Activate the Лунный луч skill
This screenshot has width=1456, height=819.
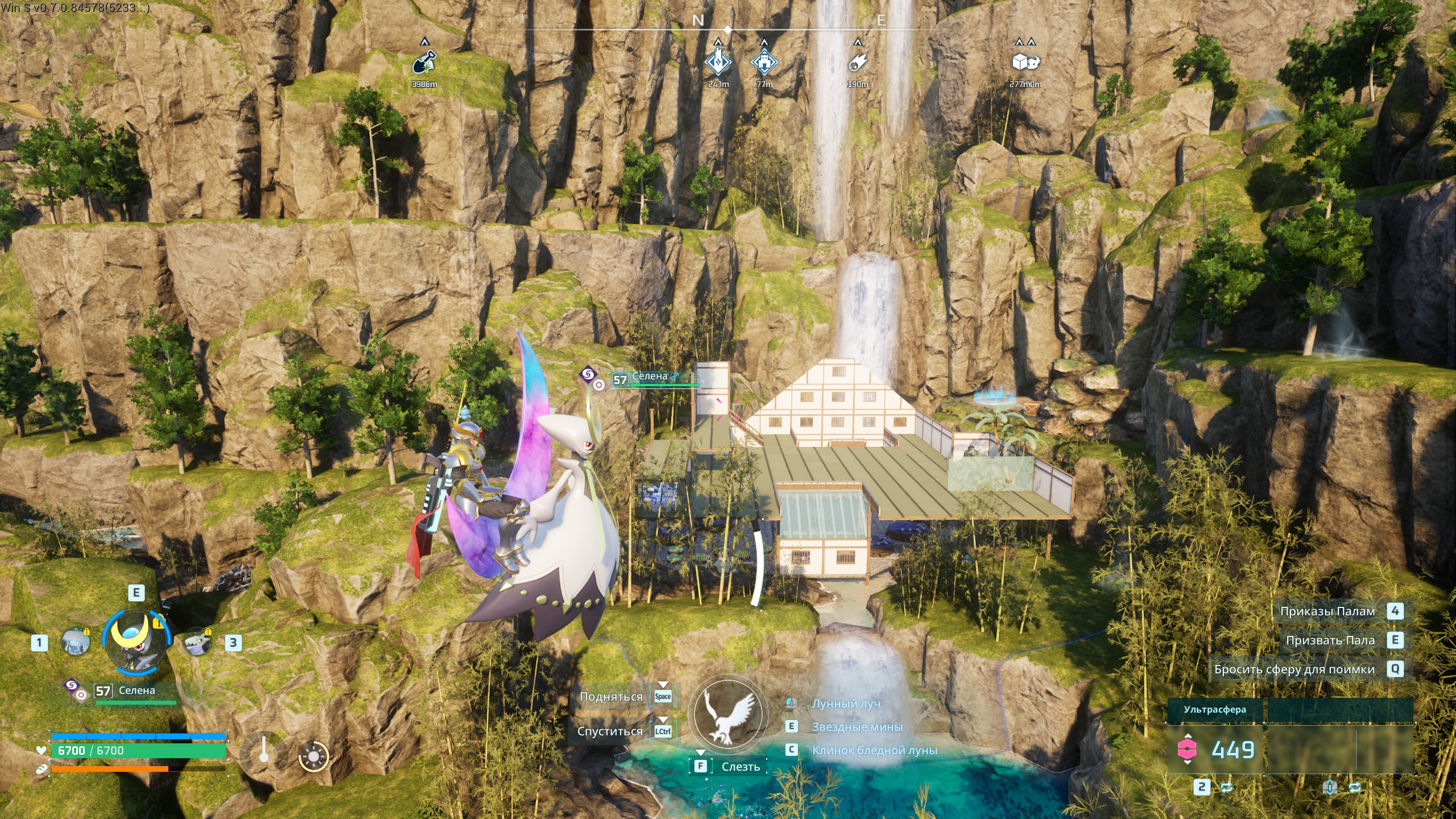(x=846, y=704)
